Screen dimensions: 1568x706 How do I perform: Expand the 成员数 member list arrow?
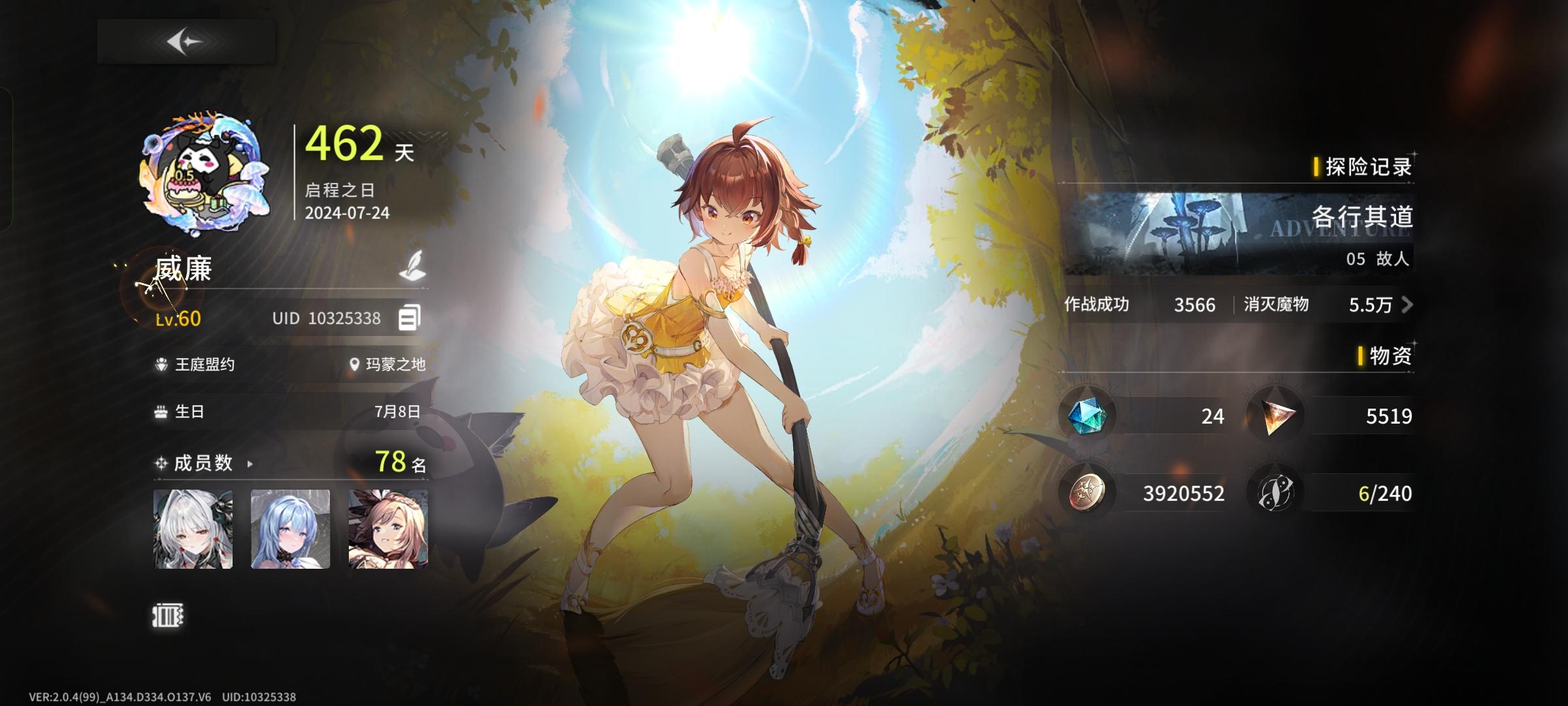point(250,465)
